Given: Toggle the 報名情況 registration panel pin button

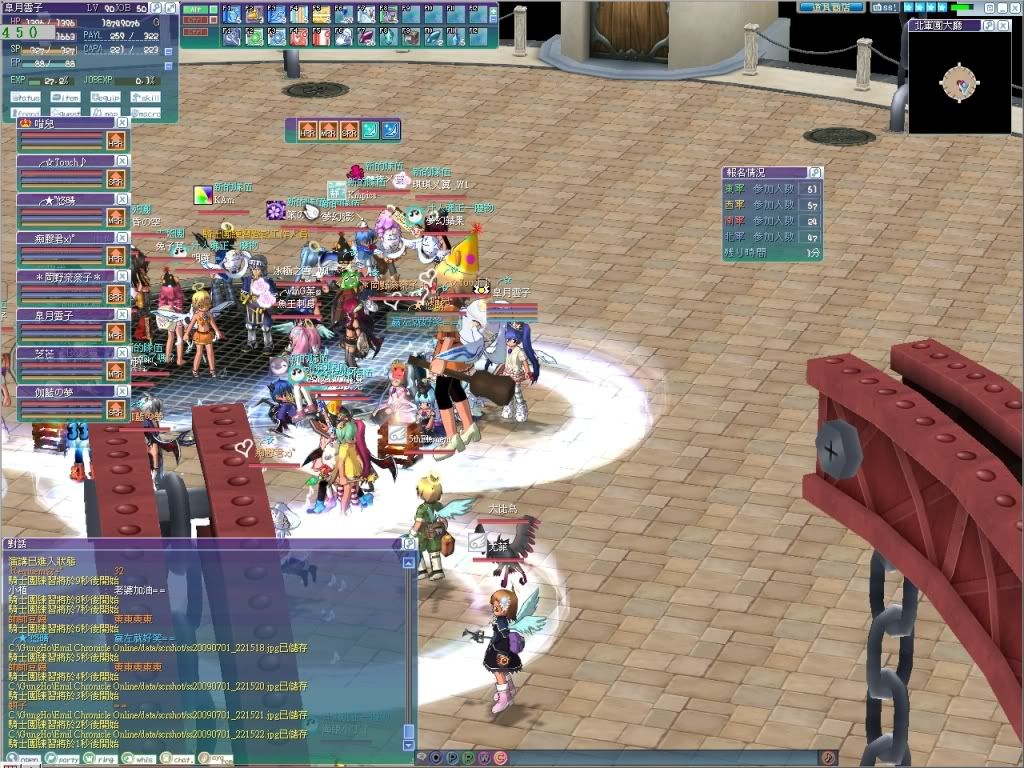Looking at the screenshot, I should click(x=815, y=172).
